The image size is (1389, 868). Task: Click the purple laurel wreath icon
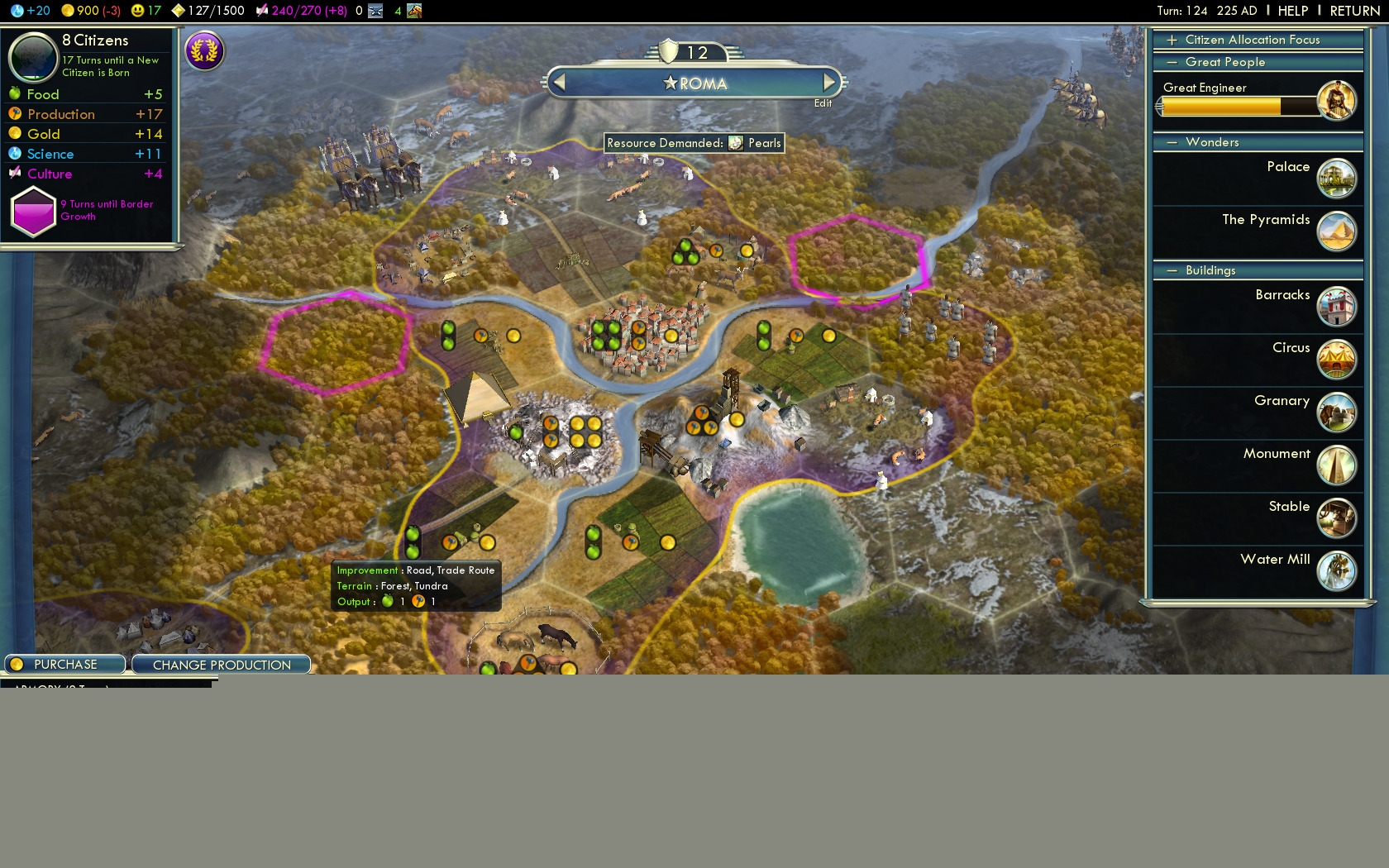coord(203,51)
